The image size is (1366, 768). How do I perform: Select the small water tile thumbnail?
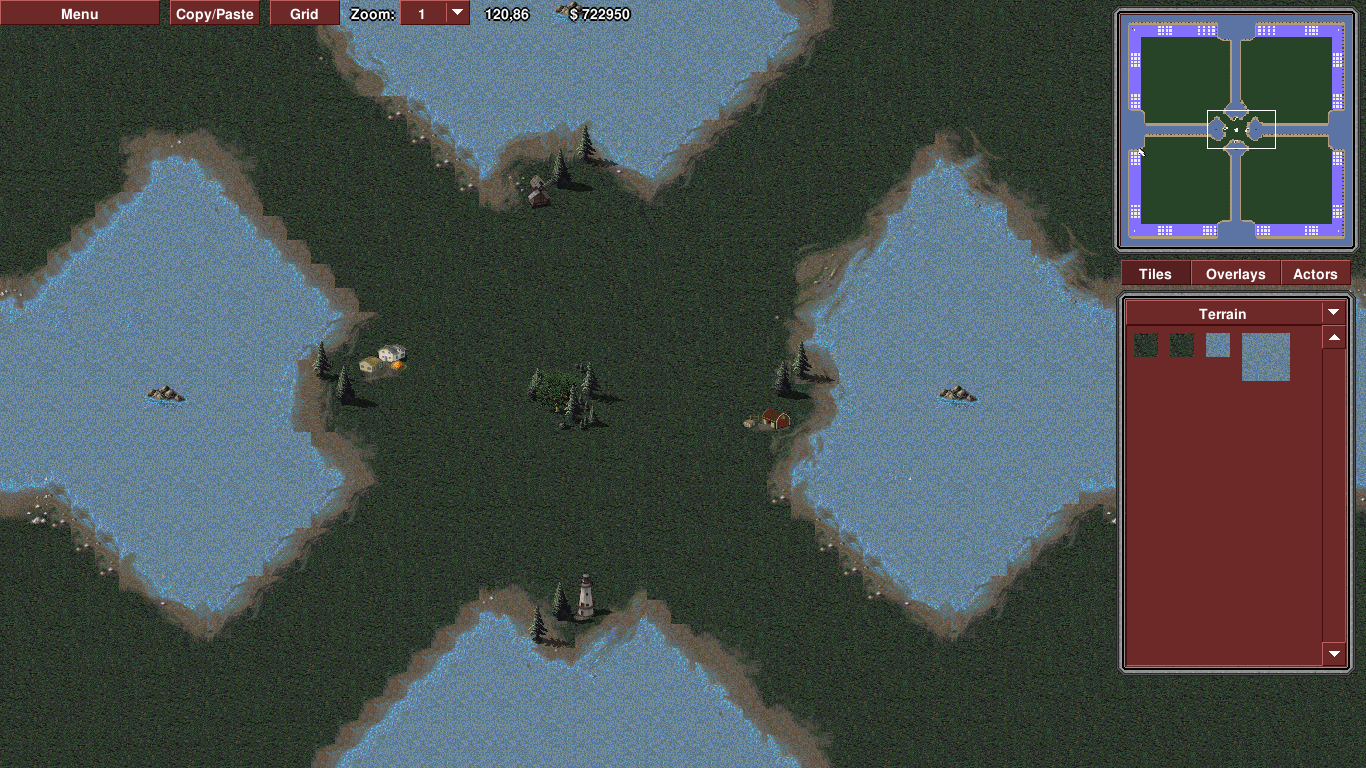click(1217, 346)
